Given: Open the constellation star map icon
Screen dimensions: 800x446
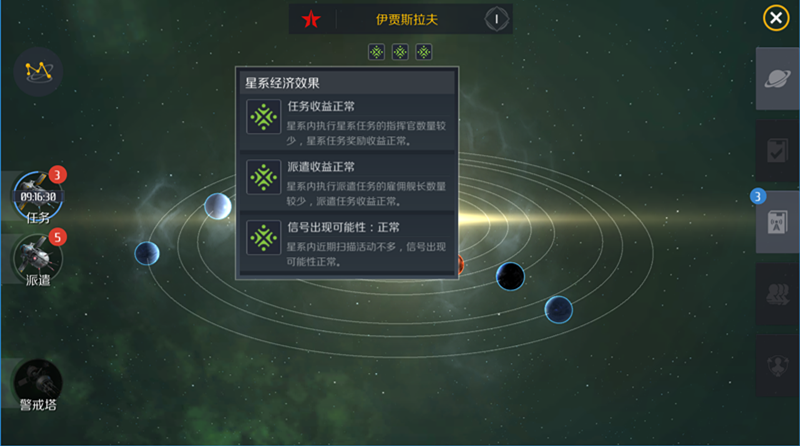Looking at the screenshot, I should (x=38, y=70).
